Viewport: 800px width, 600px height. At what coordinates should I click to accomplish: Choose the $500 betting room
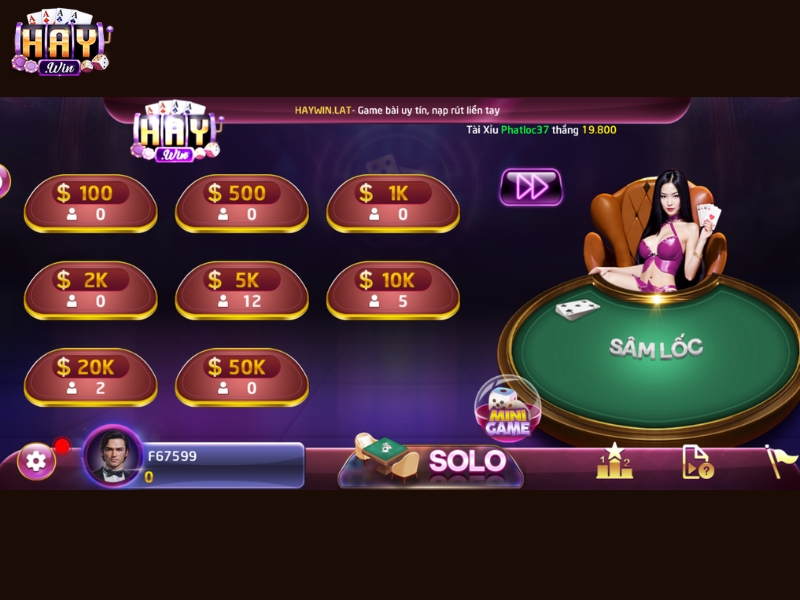coord(241,203)
